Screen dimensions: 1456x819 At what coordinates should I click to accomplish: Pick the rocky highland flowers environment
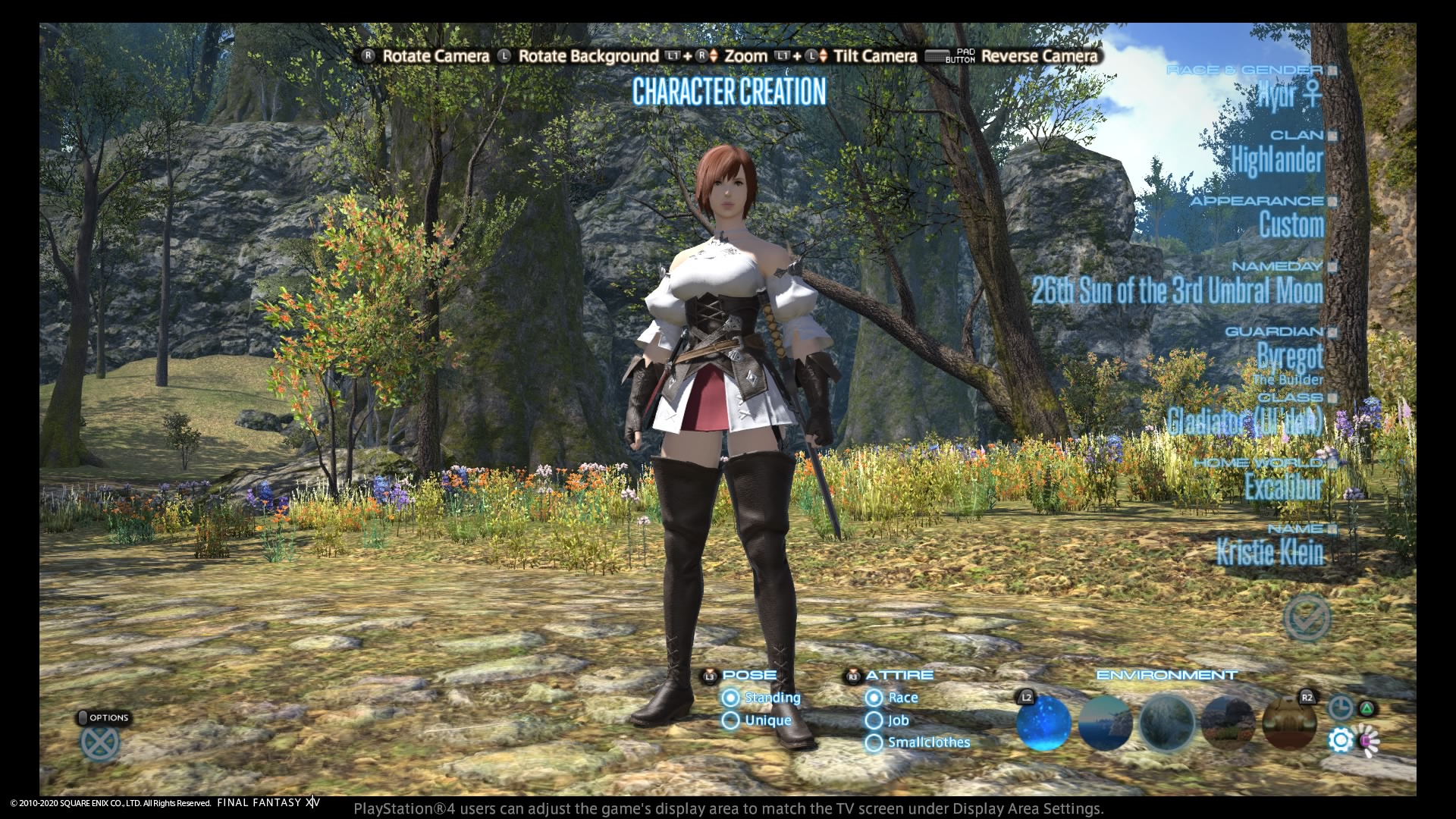1228,723
